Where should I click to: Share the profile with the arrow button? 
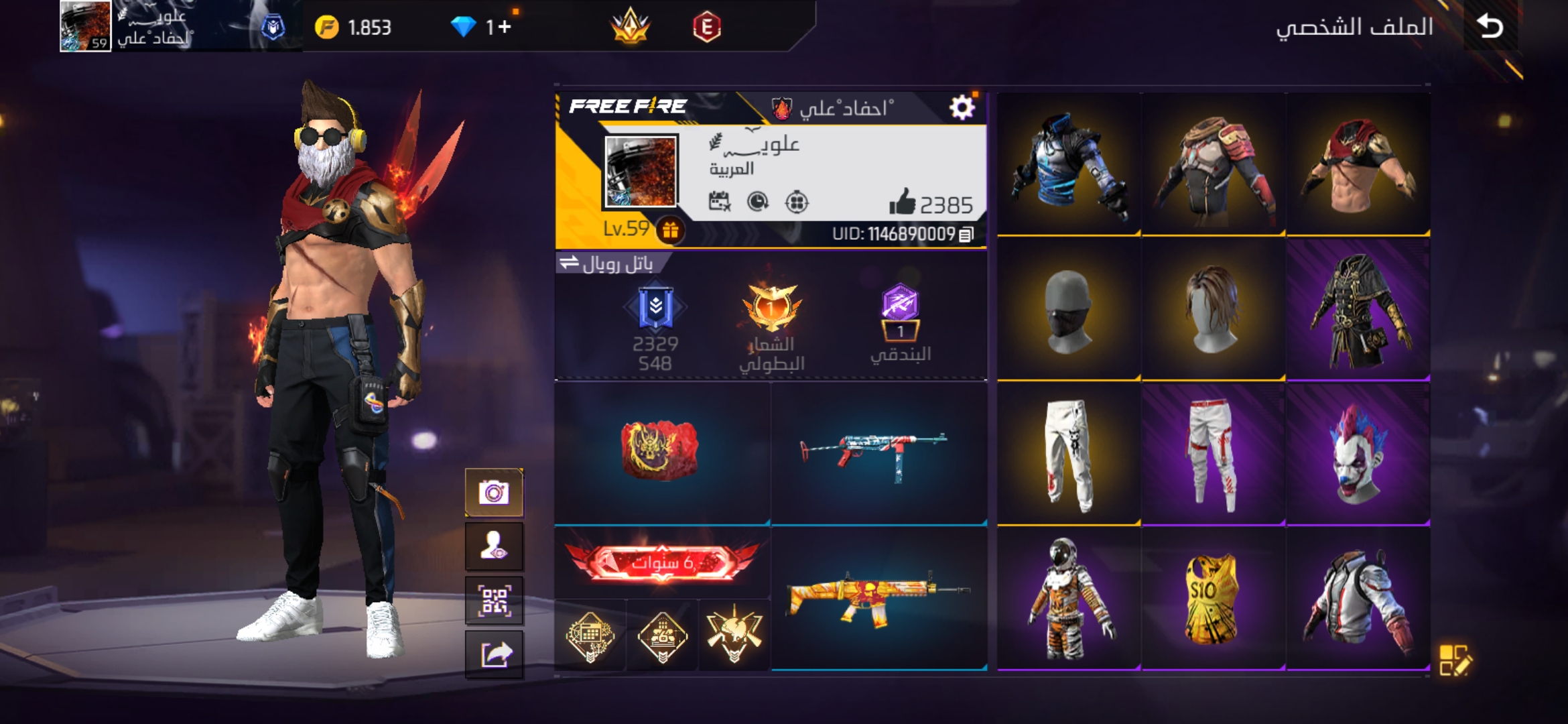click(495, 655)
